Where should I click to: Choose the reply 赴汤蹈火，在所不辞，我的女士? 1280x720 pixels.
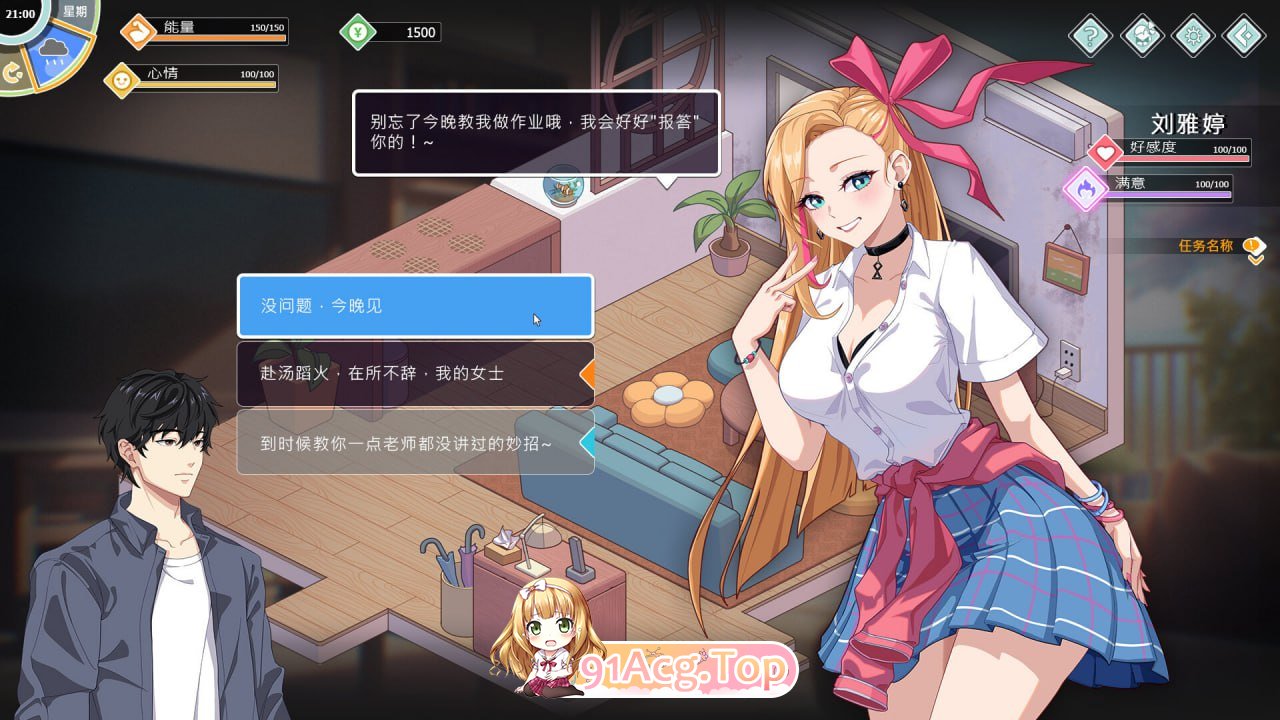click(x=413, y=374)
